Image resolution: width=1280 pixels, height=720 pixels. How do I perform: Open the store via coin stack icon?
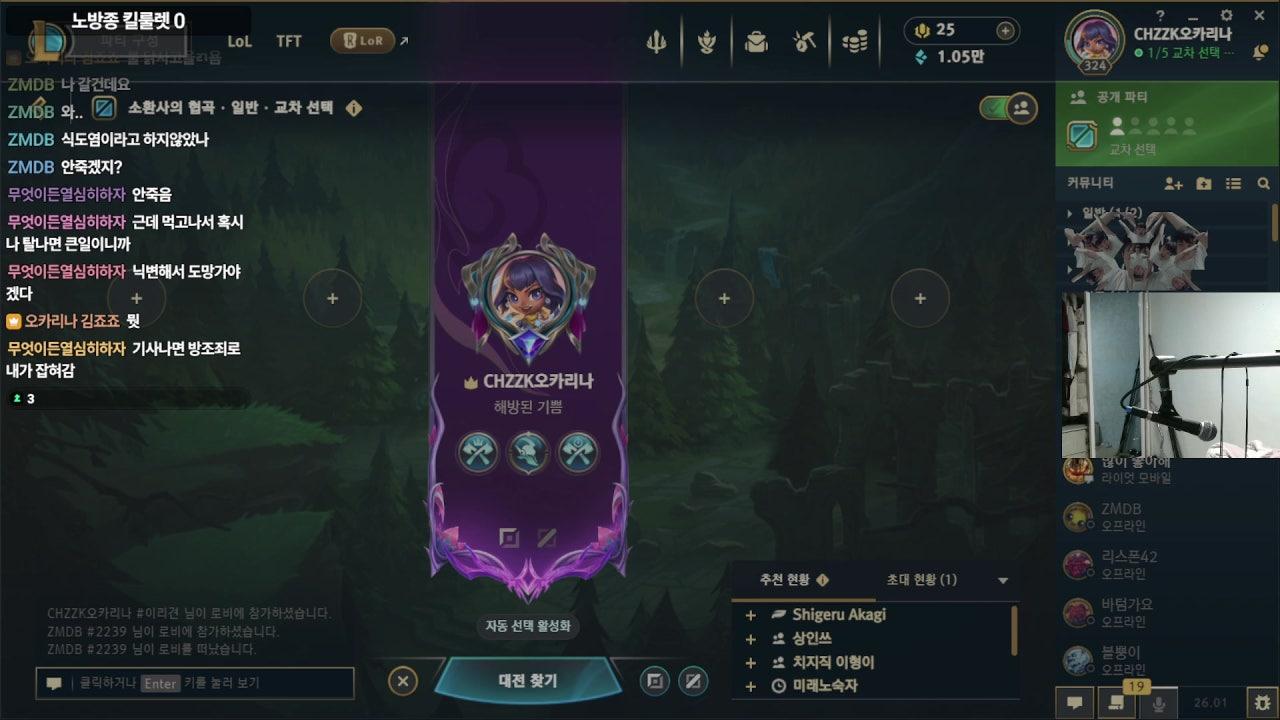pos(855,42)
